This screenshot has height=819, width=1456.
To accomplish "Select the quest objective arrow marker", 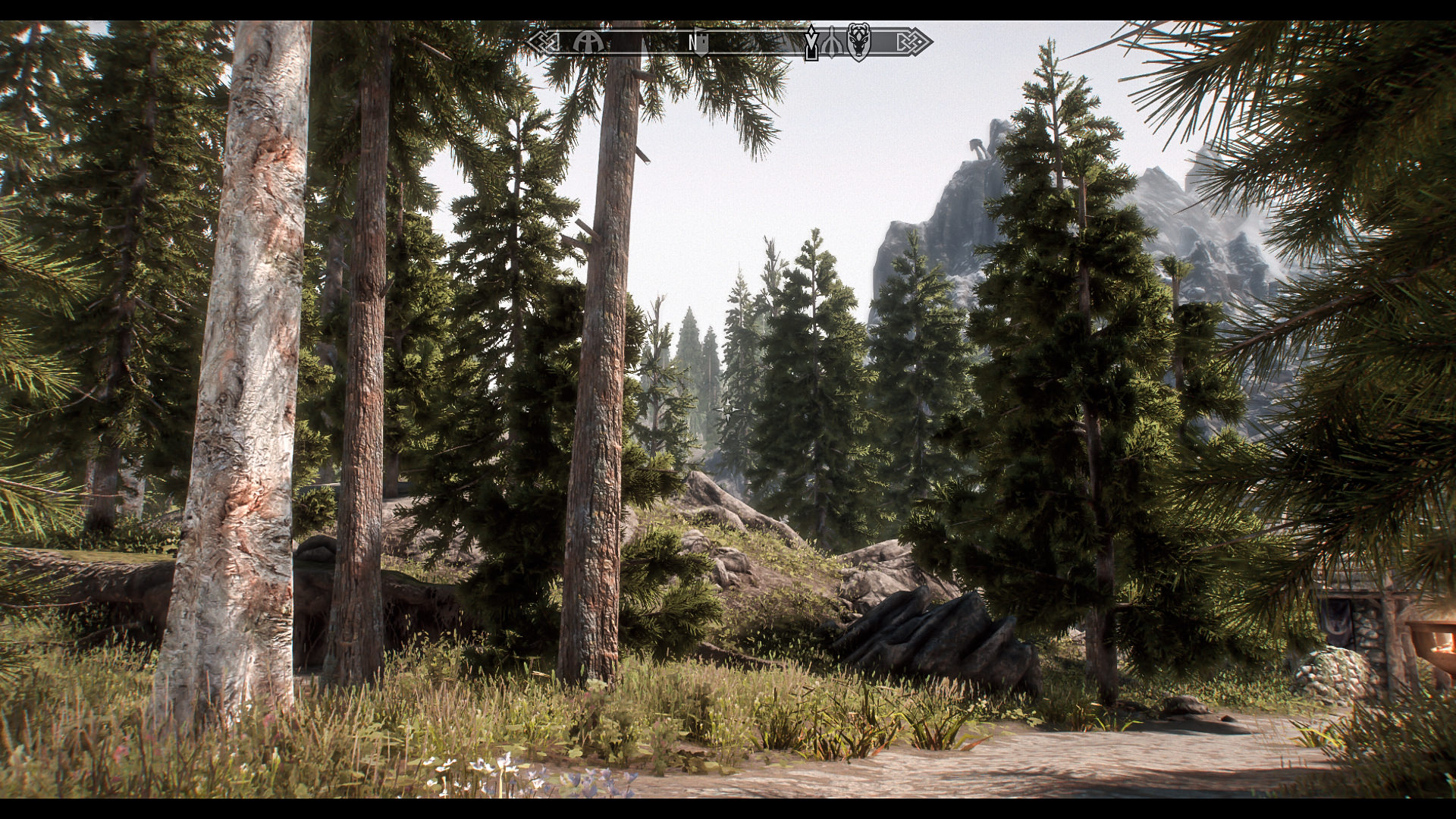I will tap(811, 42).
